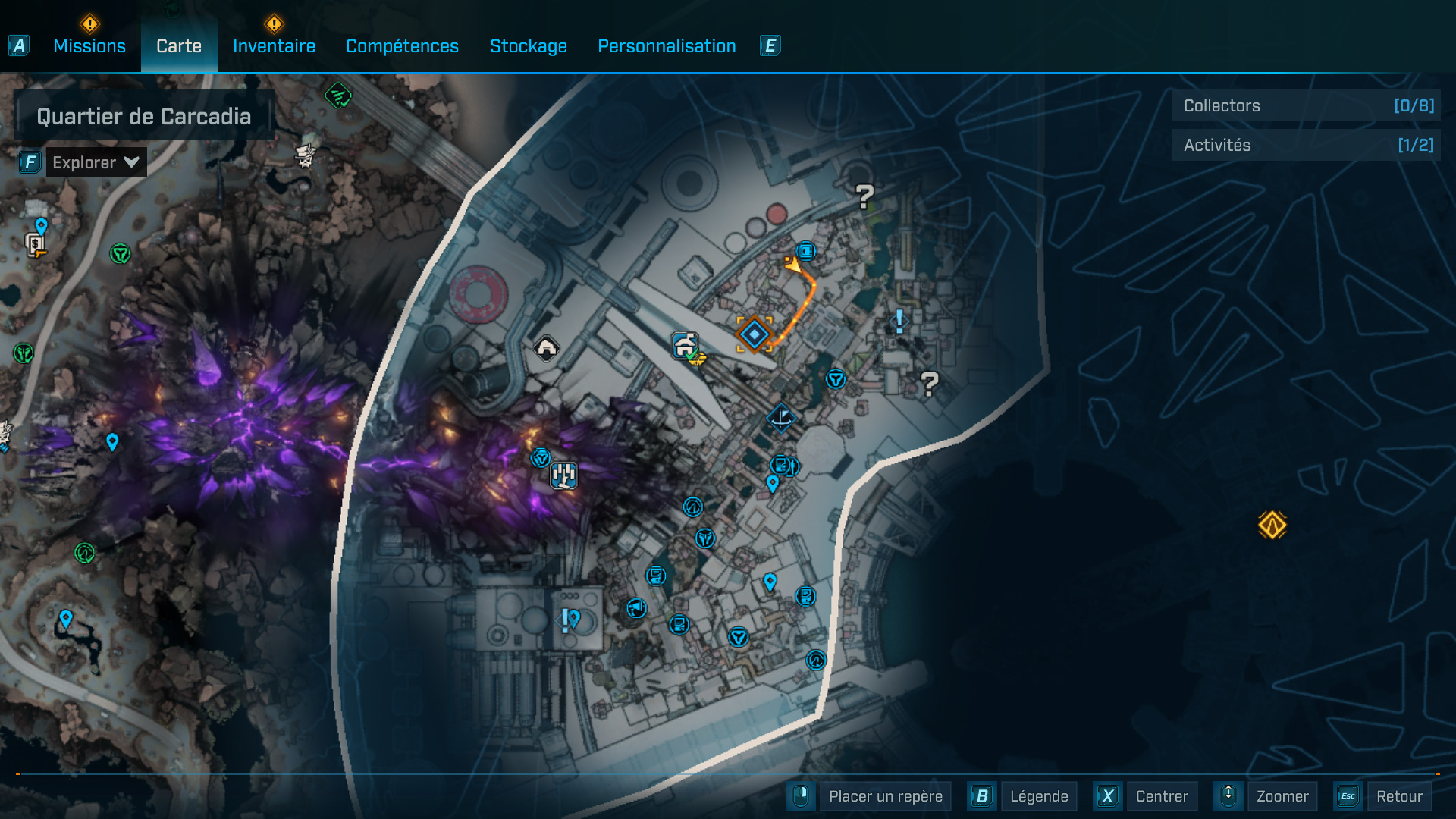Select the orange diamond mission objective marker
This screenshot has height=819, width=1456.
[x=753, y=333]
